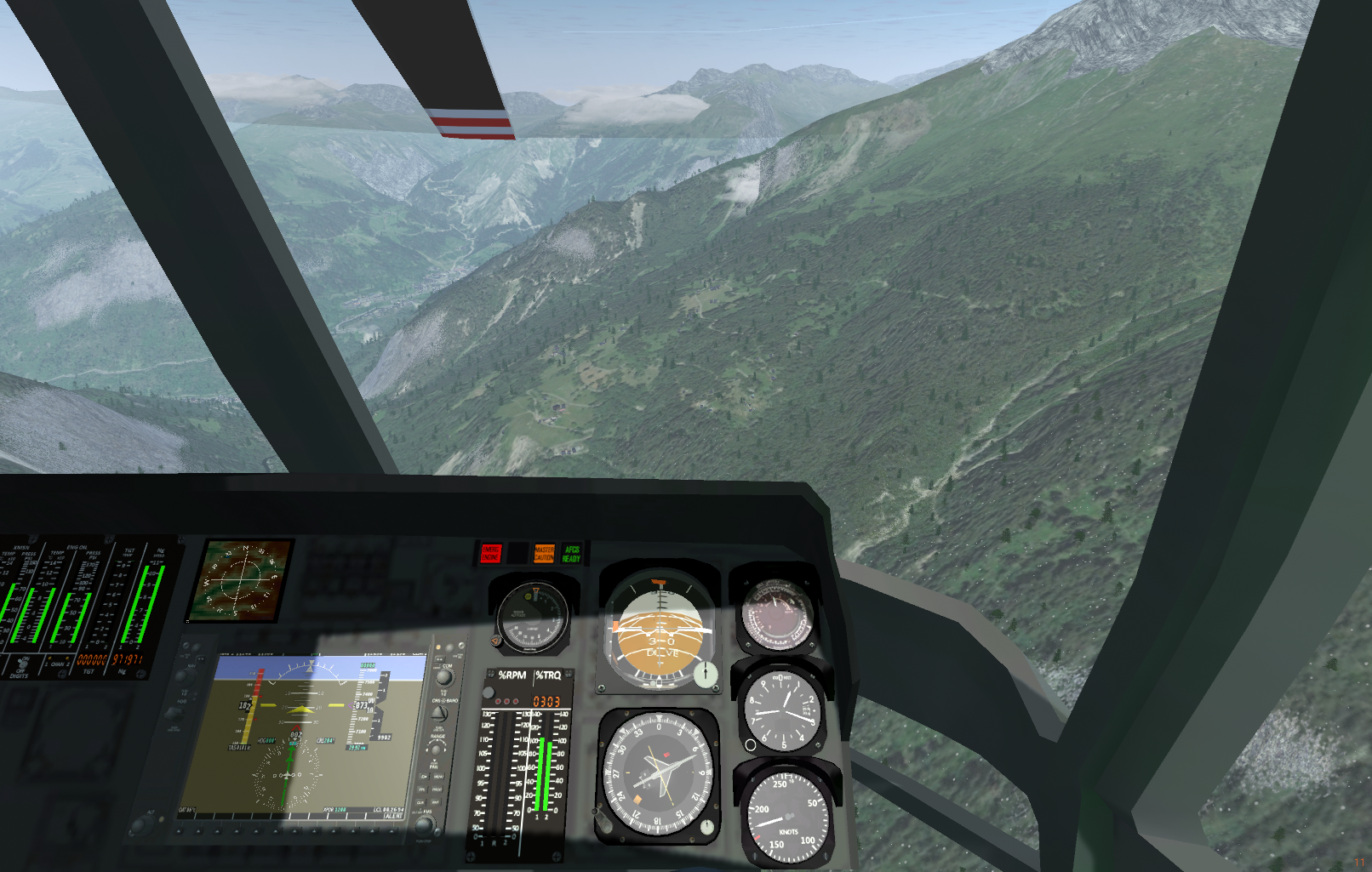Screen dimensions: 1372x872
Task: Select the ALERT softkey label on the display
Action: pyautogui.click(x=393, y=816)
